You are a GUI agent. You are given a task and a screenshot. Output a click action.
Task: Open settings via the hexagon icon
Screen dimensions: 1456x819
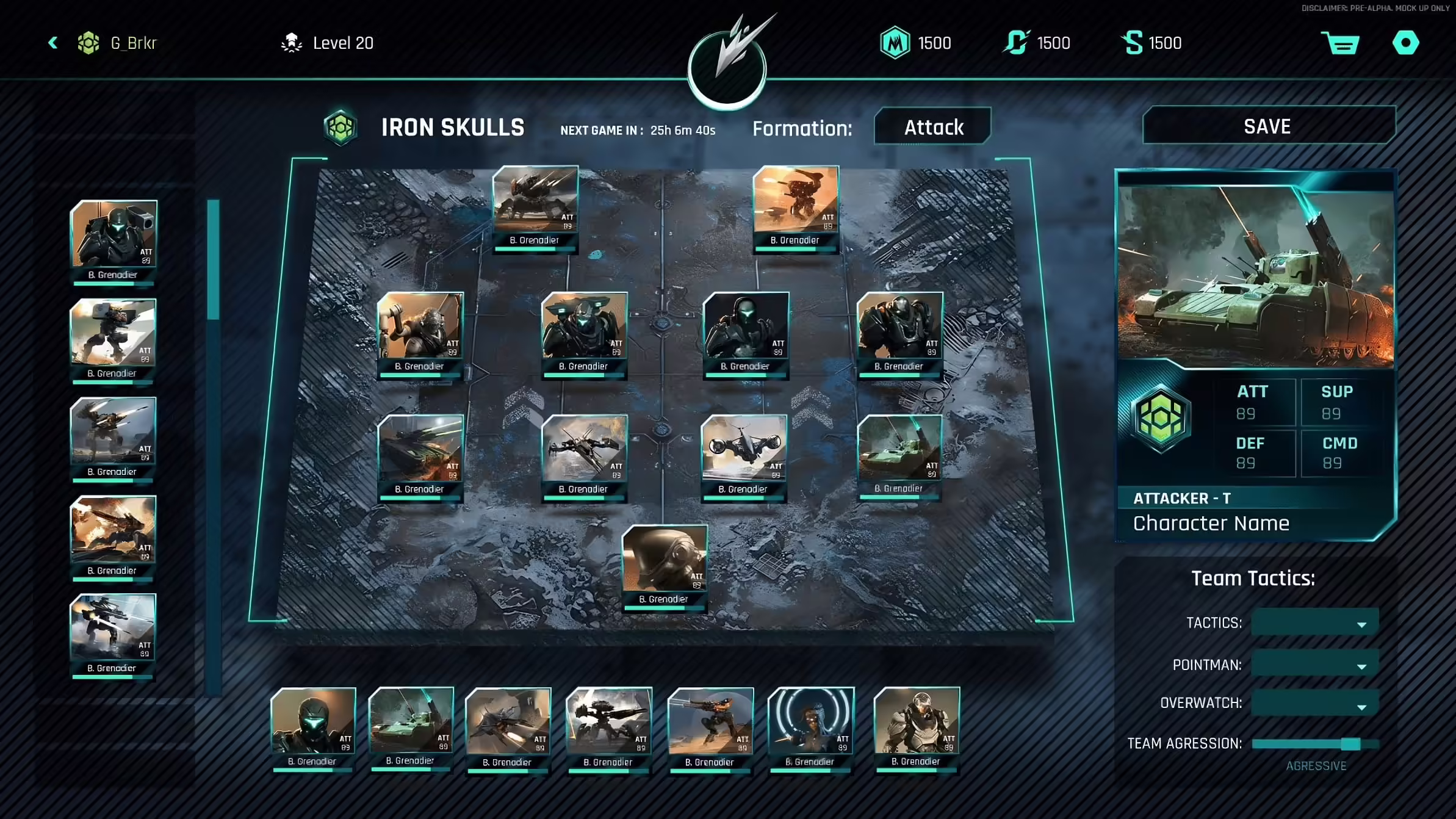[1405, 43]
